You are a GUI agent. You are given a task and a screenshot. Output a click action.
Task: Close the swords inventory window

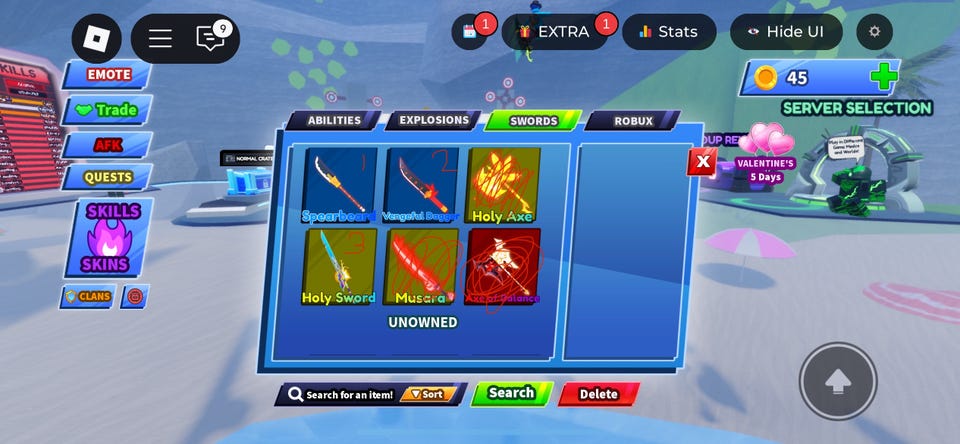click(x=702, y=161)
